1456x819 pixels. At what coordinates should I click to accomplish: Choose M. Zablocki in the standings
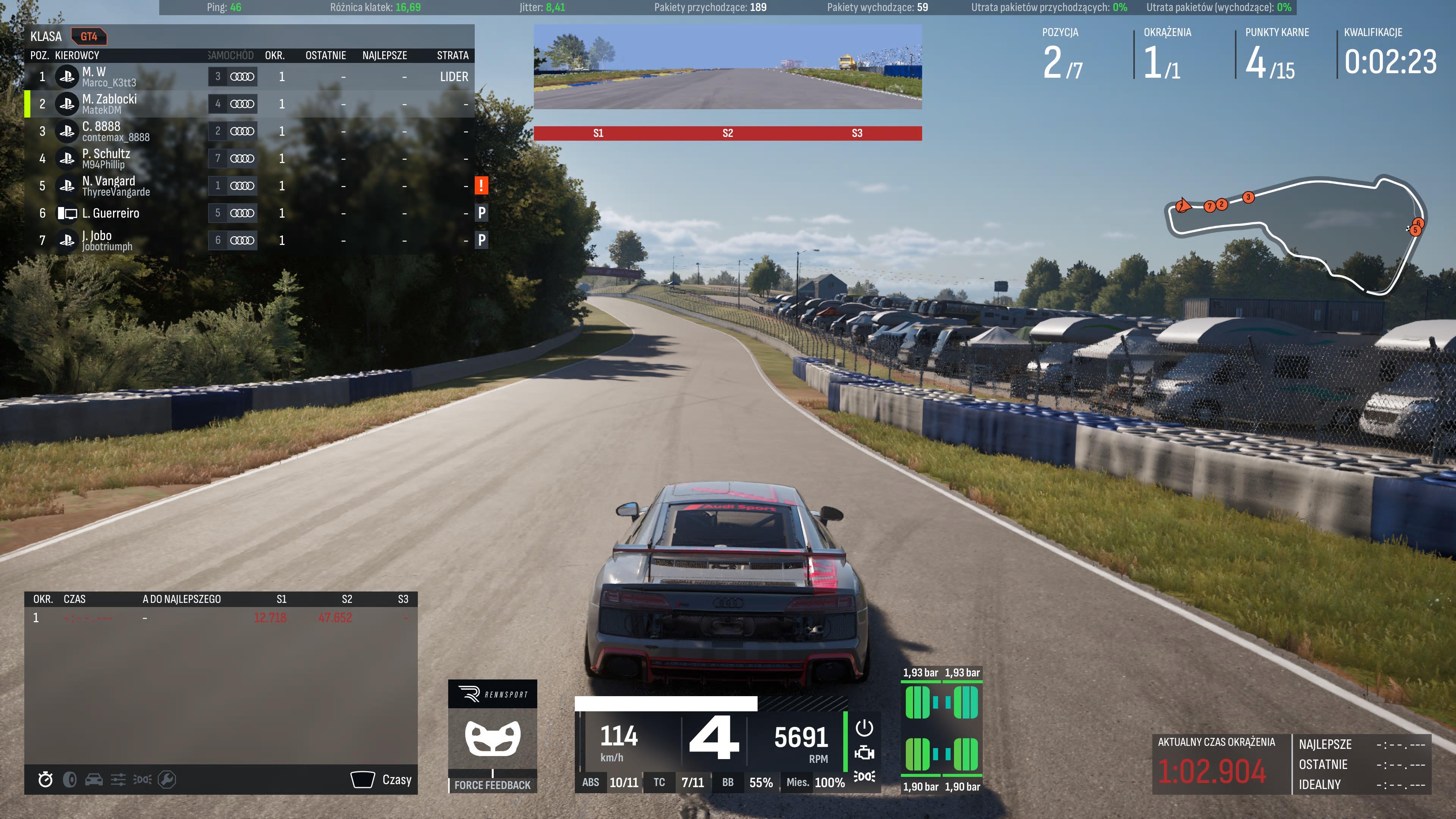coord(249,104)
